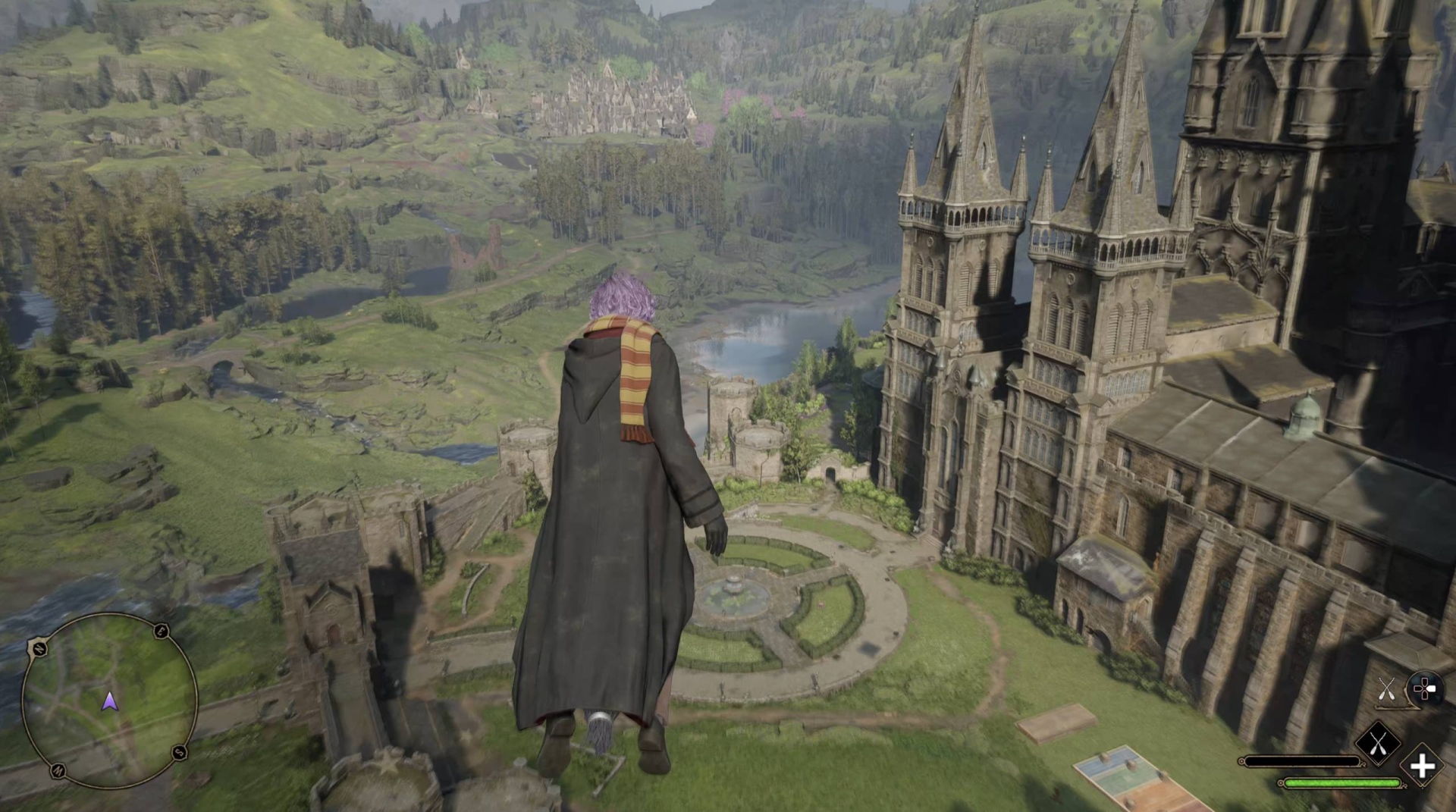This screenshot has width=1456, height=812.
Task: Click the Wiggenweld potion plus icon
Action: [1423, 766]
